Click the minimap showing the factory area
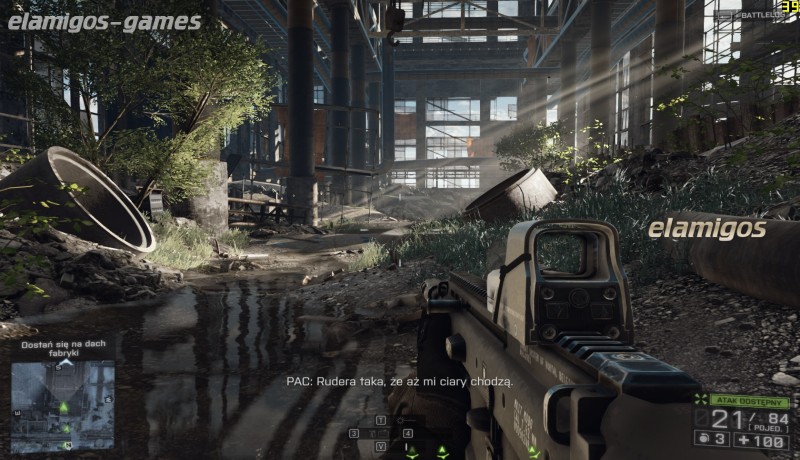800x460 pixels. click(x=63, y=406)
